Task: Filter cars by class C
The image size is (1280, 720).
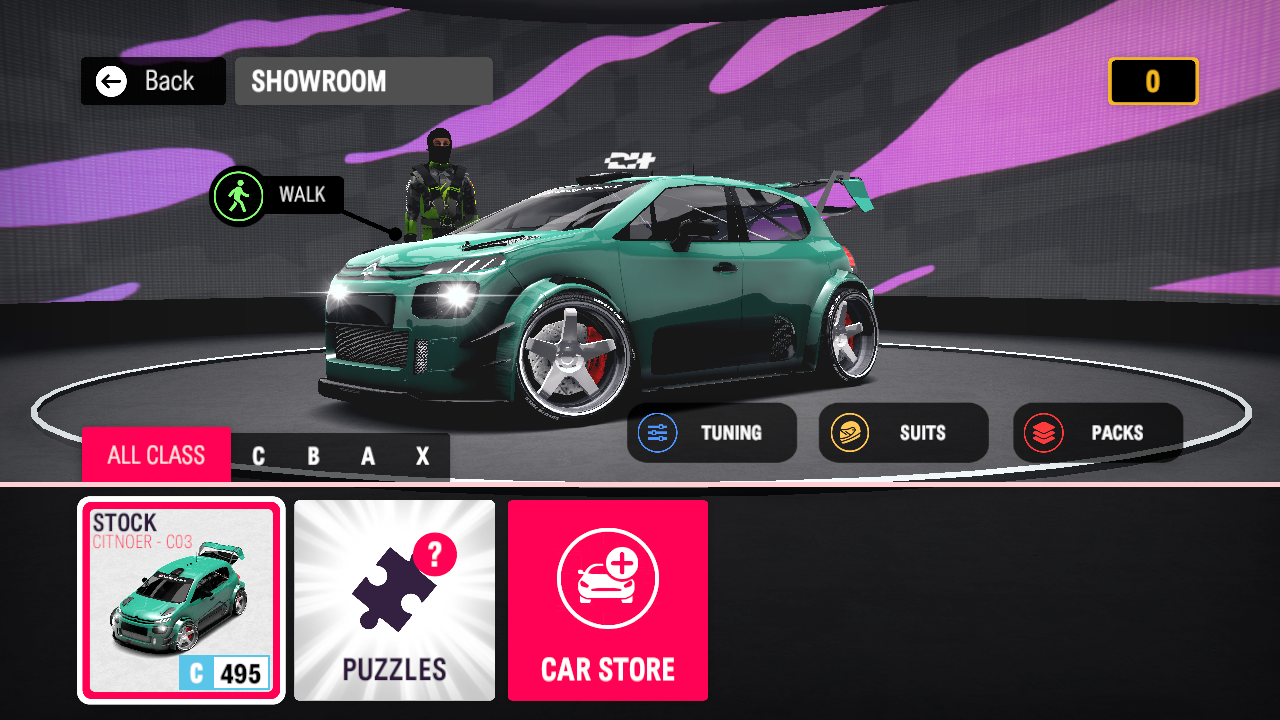Action: [258, 457]
